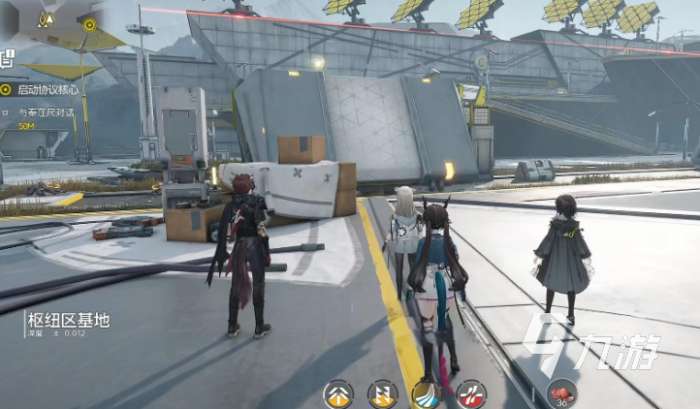Use the yellow-and-white striped skill icon
This screenshot has height=409, width=700.
coord(382,394)
